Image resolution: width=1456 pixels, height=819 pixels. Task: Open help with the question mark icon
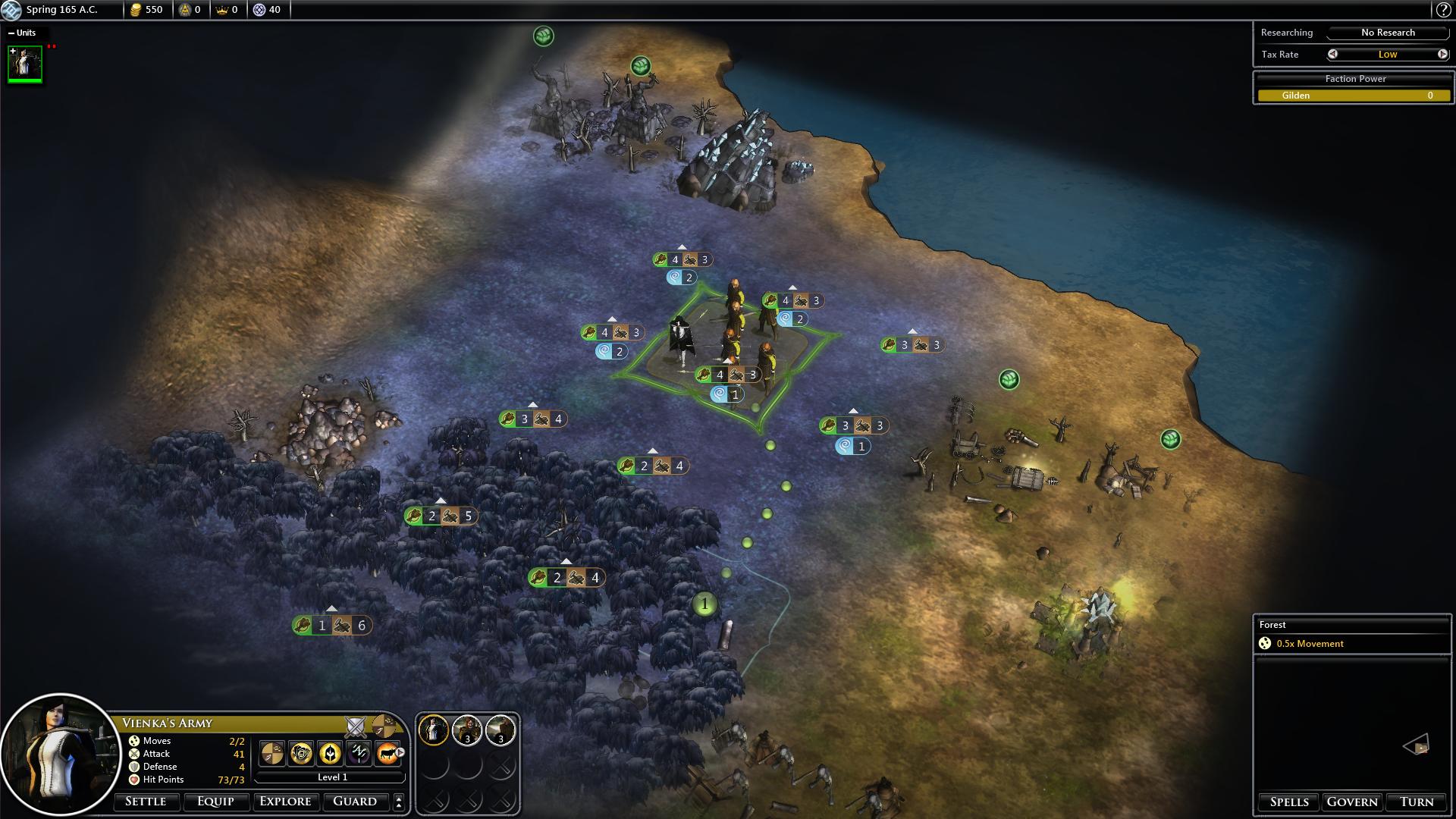click(x=1443, y=10)
